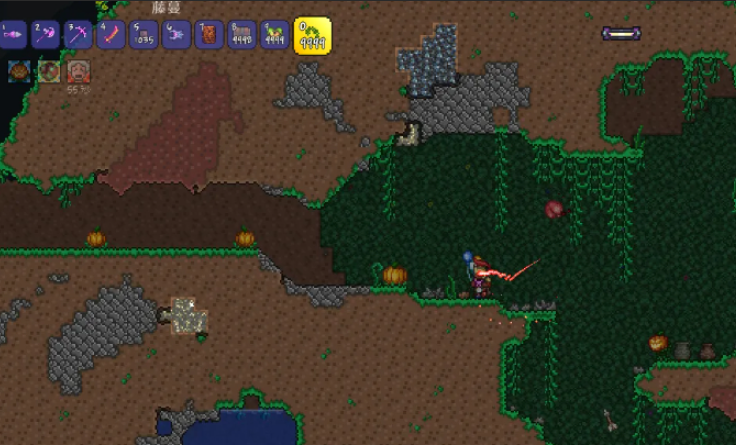The width and height of the screenshot is (736, 445).
Task: Choose the pink pickaxe in slot 3
Action: pos(78,35)
